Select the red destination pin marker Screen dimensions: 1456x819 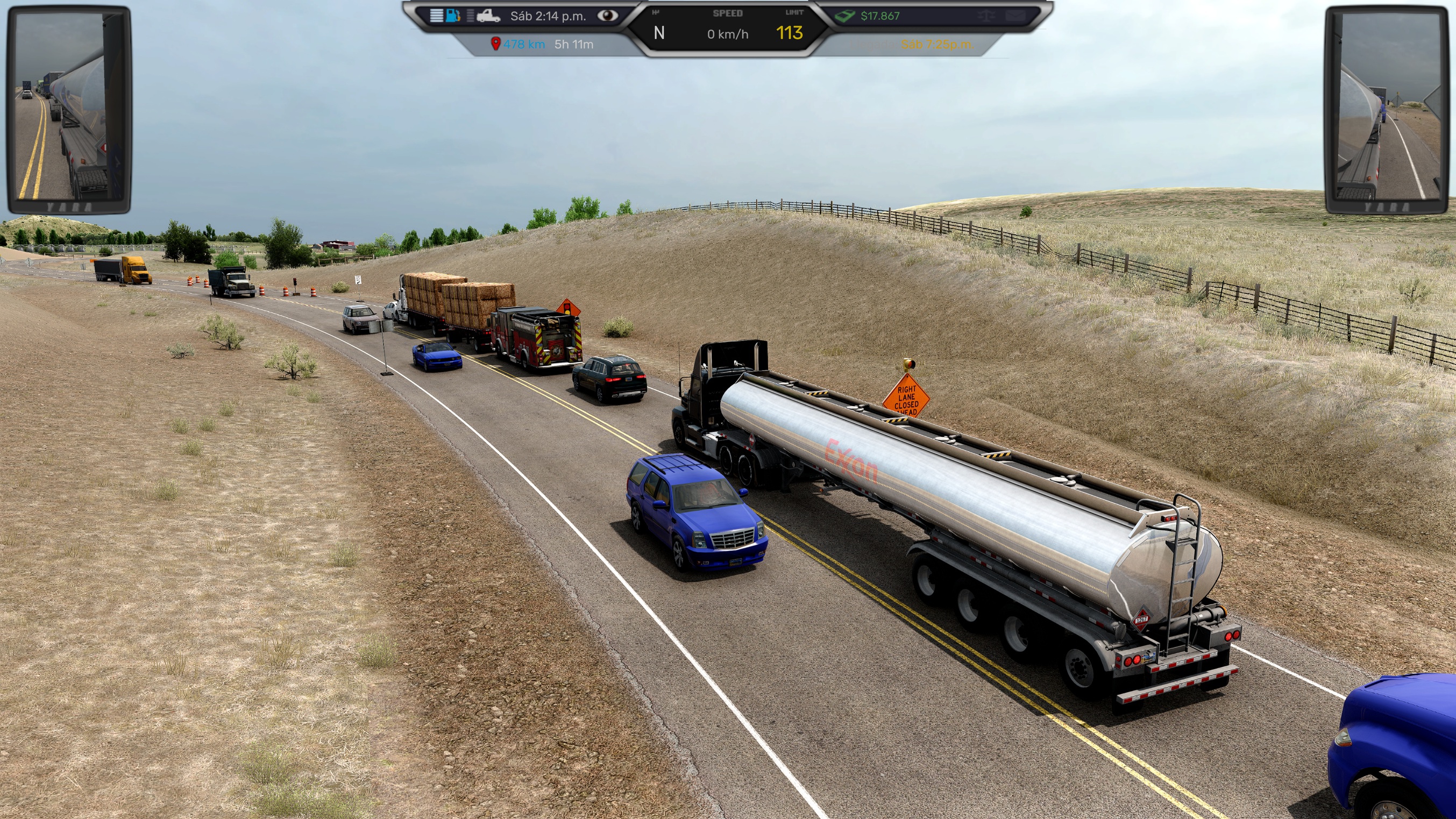point(496,44)
